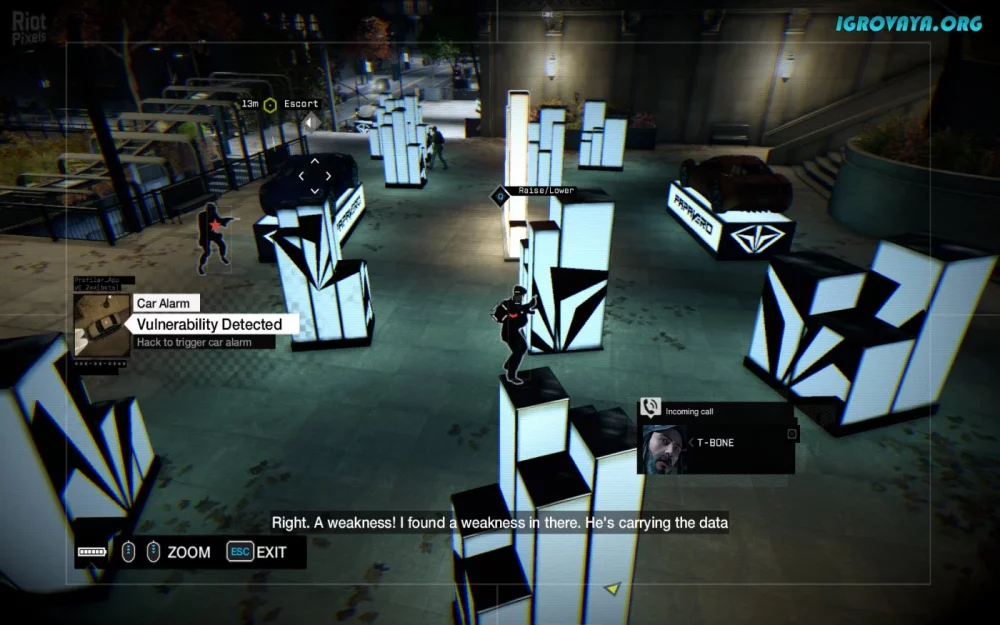Click the Riot Pixels logo
Image resolution: width=1000 pixels, height=625 pixels.
[30, 28]
